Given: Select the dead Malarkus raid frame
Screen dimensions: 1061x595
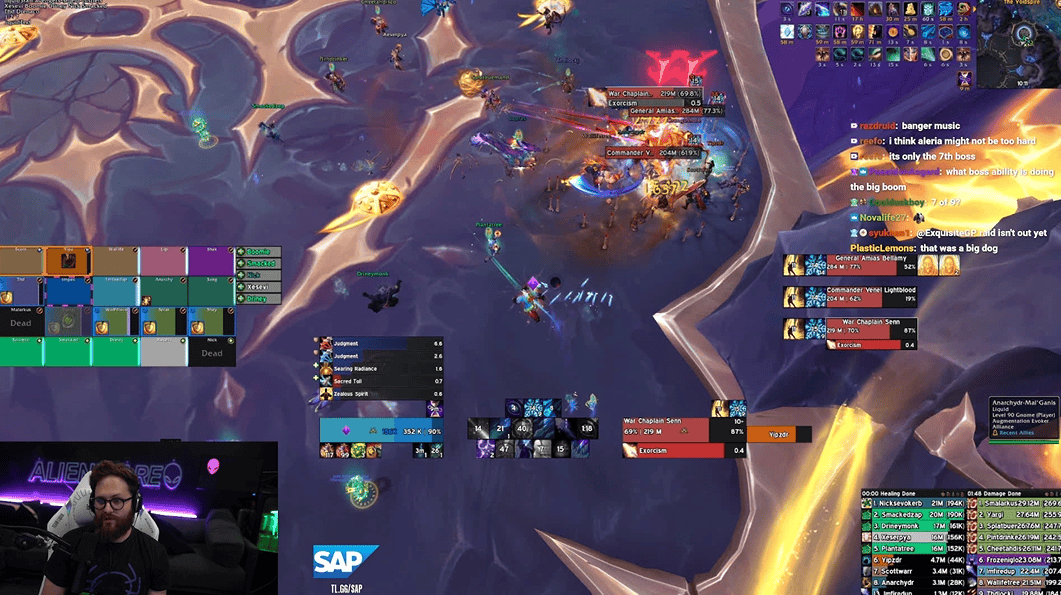Looking at the screenshot, I should click(21, 320).
